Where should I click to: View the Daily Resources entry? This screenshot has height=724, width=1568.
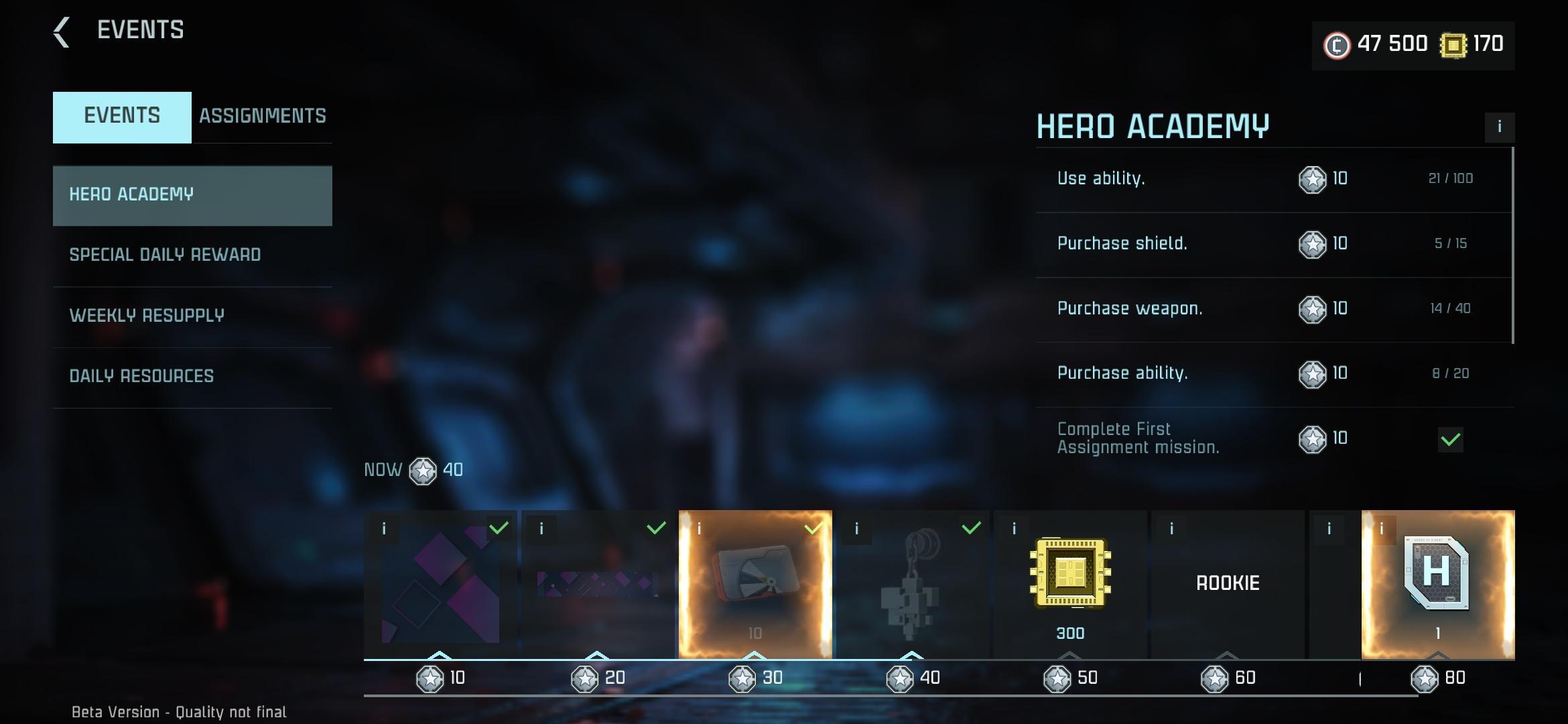[192, 376]
